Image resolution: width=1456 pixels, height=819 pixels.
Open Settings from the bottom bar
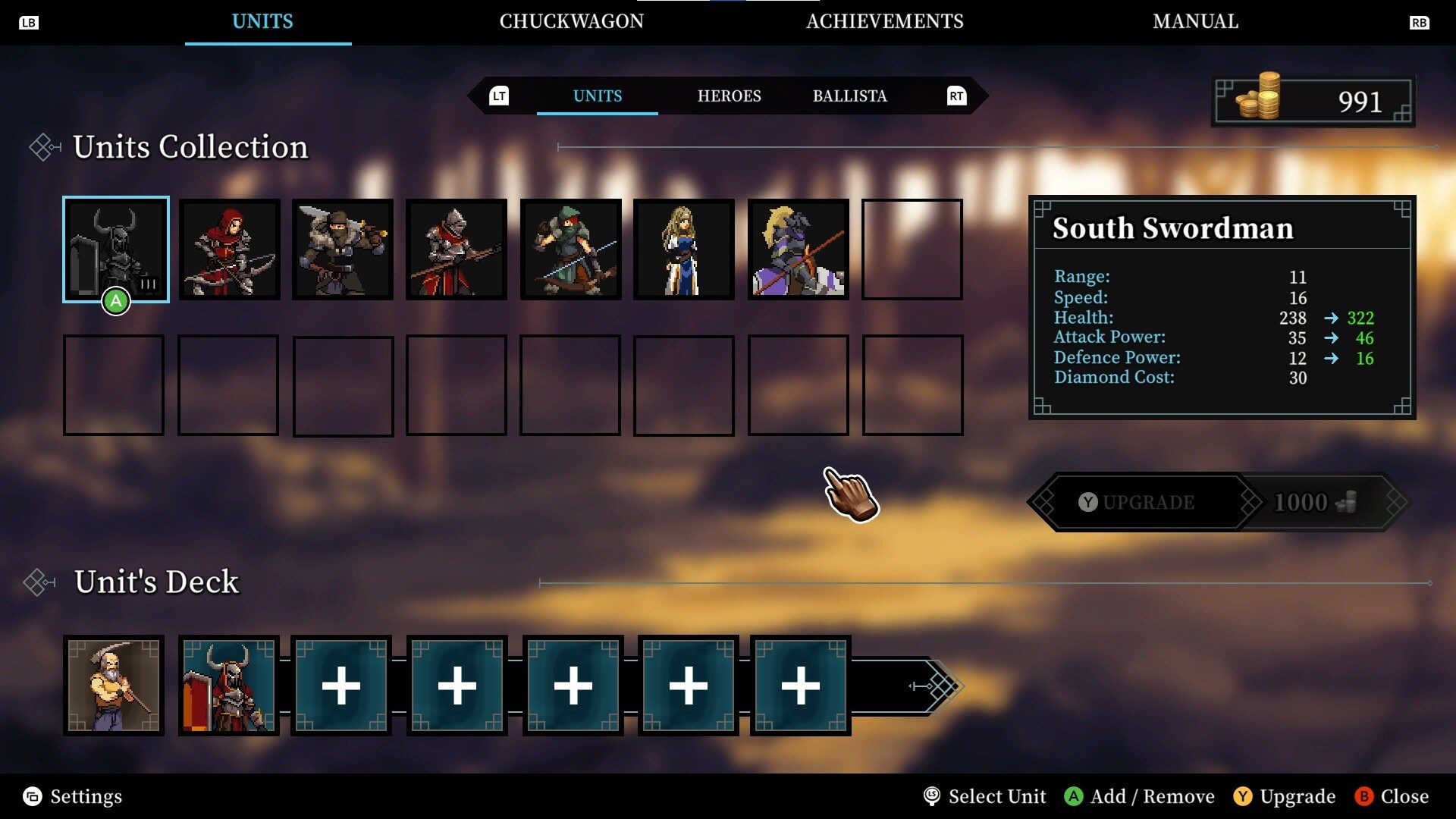click(x=73, y=796)
